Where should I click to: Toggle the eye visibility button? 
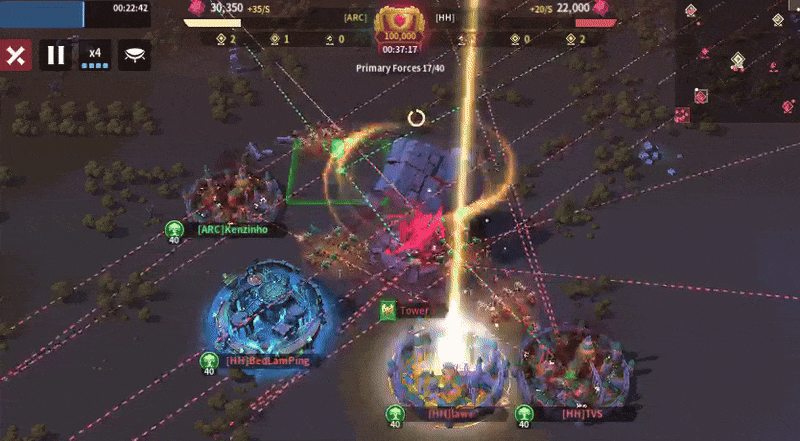135,56
